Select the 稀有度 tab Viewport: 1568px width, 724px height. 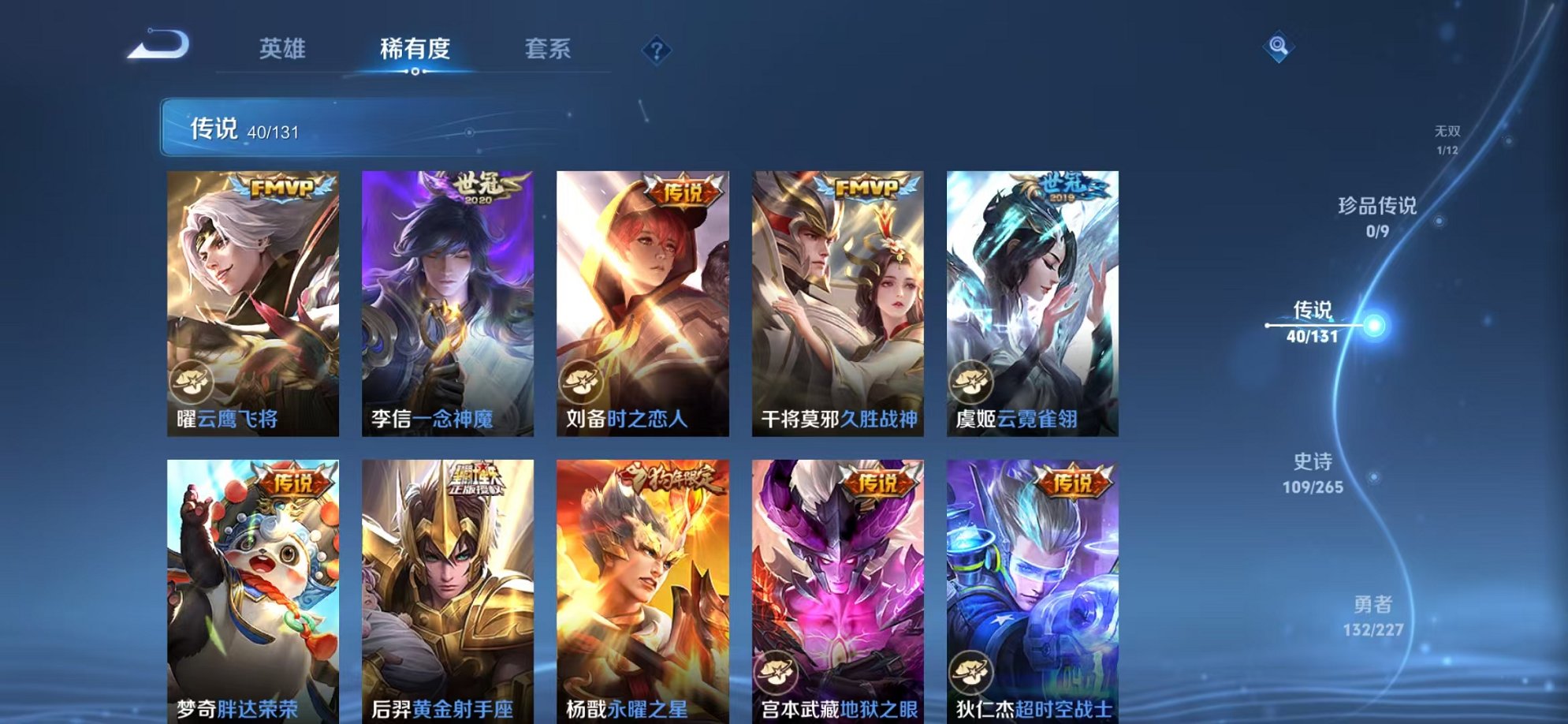[x=415, y=49]
